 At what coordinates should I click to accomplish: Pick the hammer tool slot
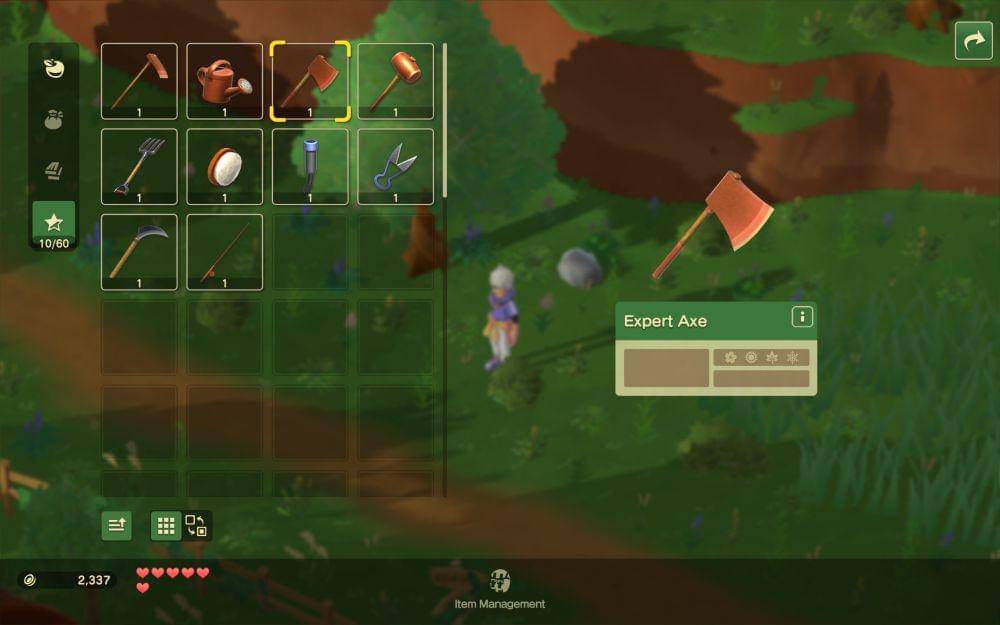point(395,81)
